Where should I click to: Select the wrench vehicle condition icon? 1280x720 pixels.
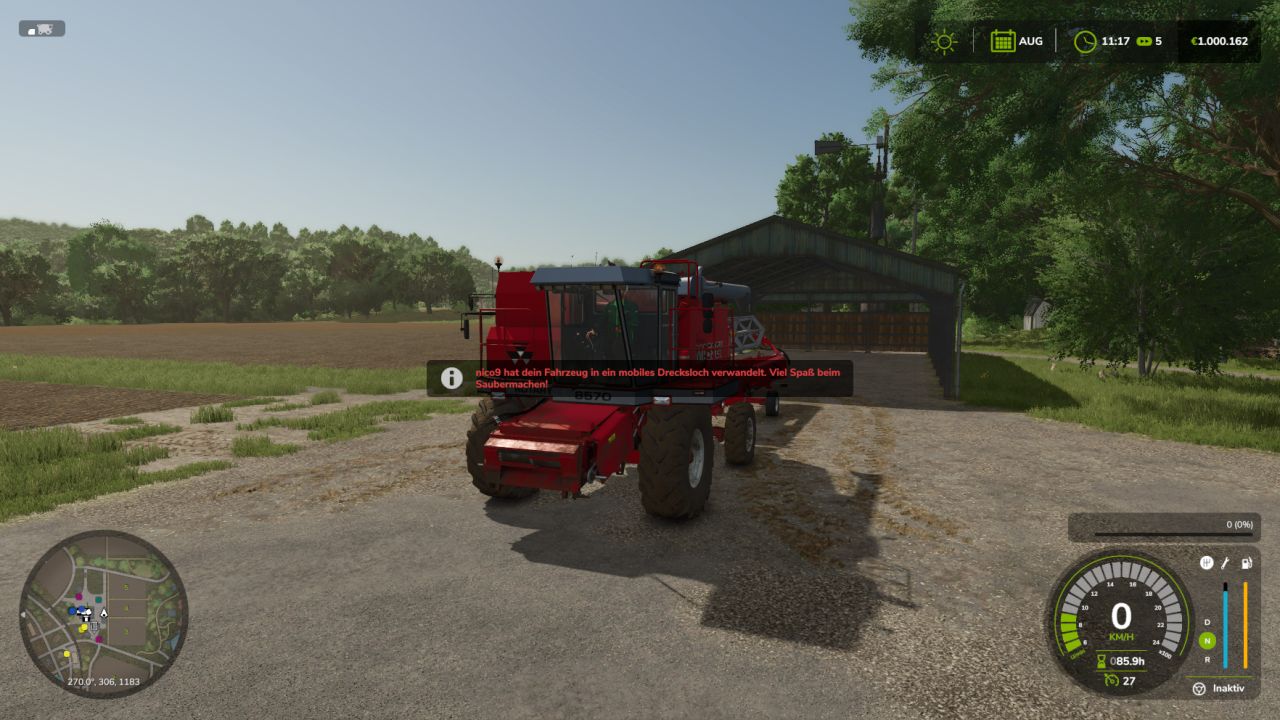point(1224,564)
